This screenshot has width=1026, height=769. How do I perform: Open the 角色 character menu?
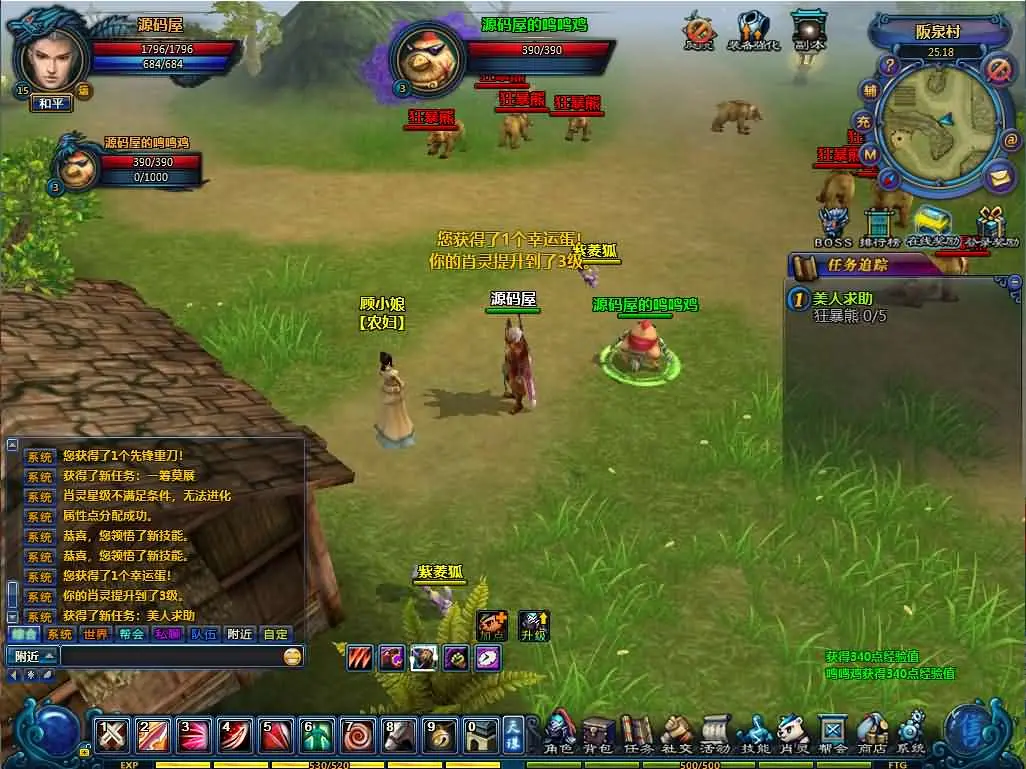point(560,735)
